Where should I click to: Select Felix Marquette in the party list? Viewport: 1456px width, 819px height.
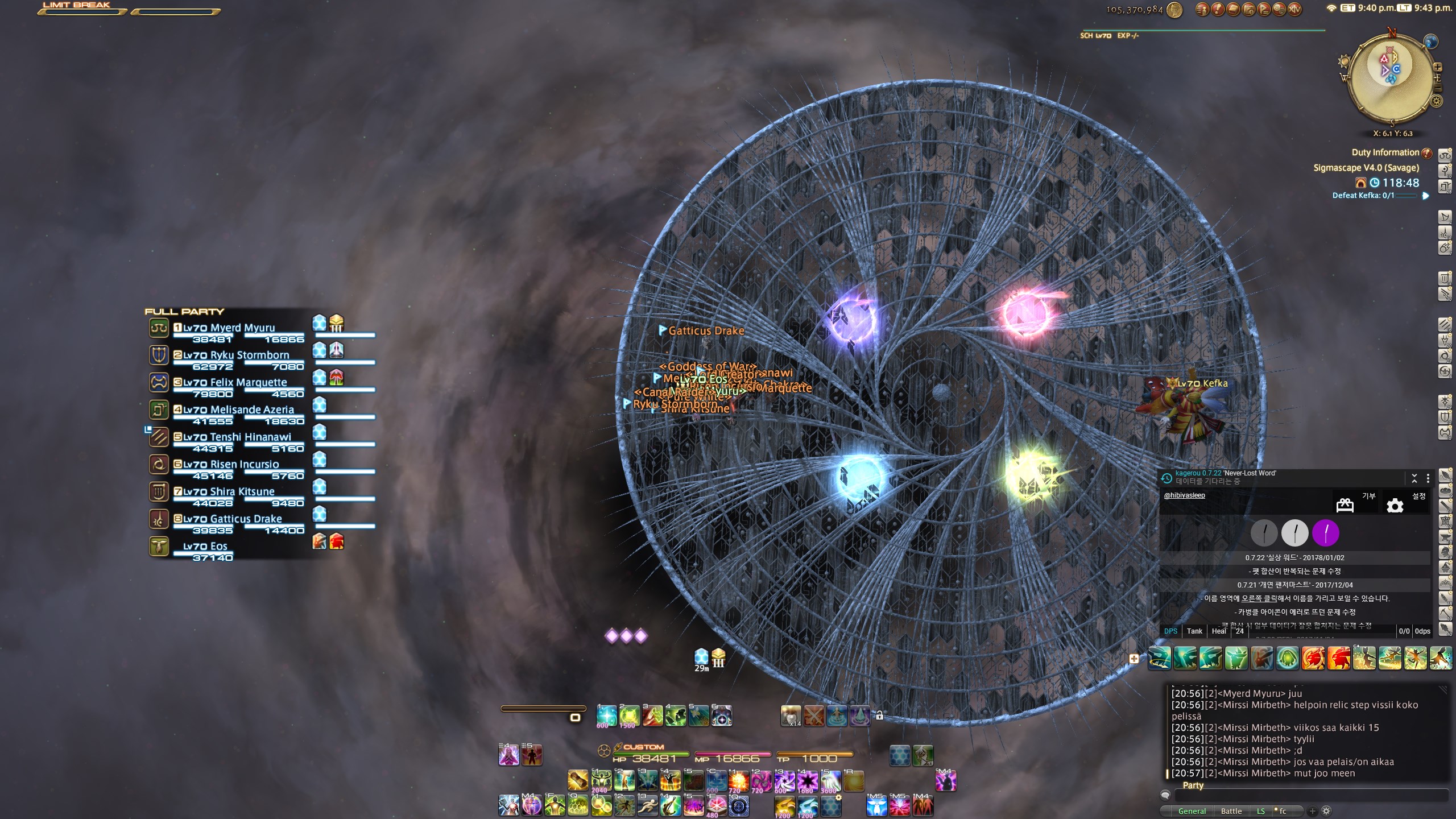(248, 383)
